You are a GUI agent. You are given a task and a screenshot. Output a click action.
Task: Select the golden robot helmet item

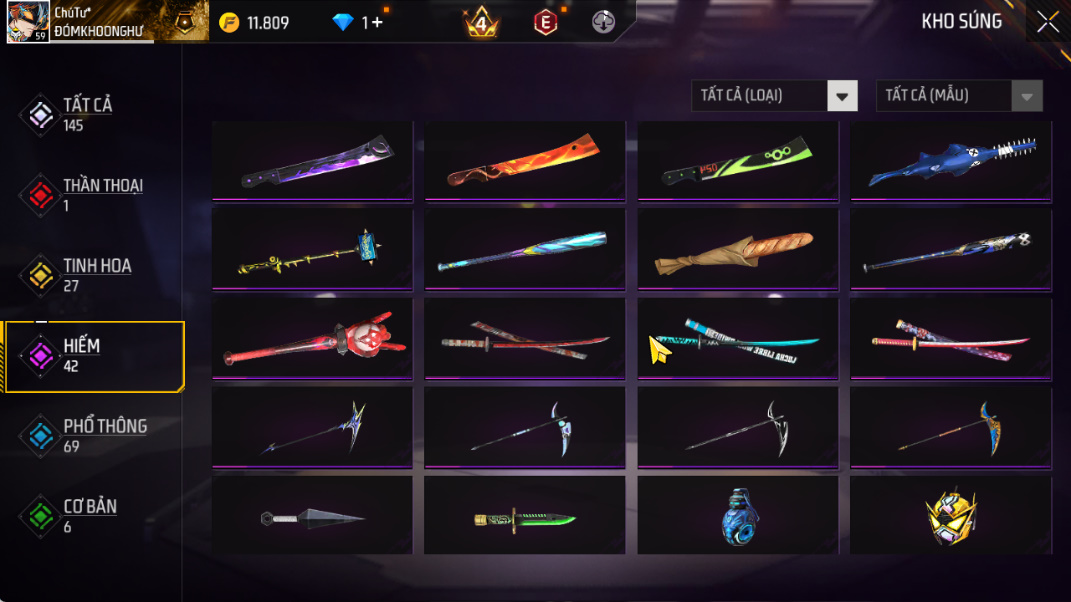point(951,518)
